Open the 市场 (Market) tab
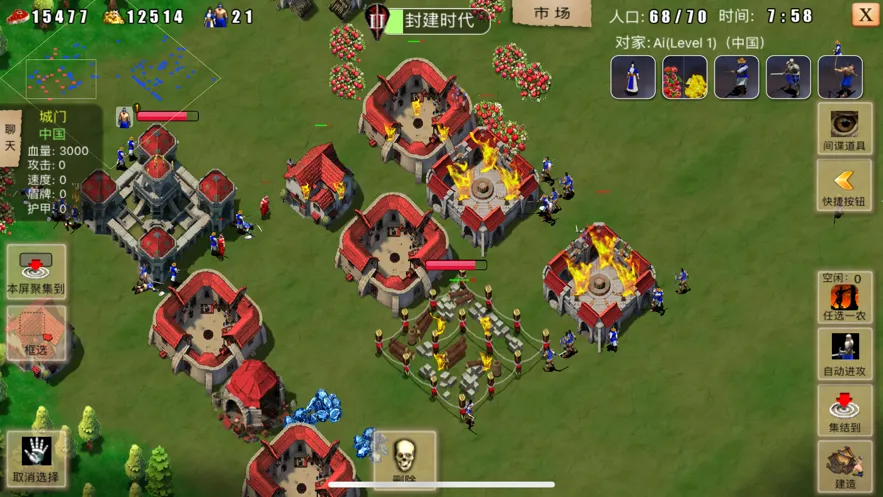This screenshot has height=497, width=883. [x=551, y=14]
